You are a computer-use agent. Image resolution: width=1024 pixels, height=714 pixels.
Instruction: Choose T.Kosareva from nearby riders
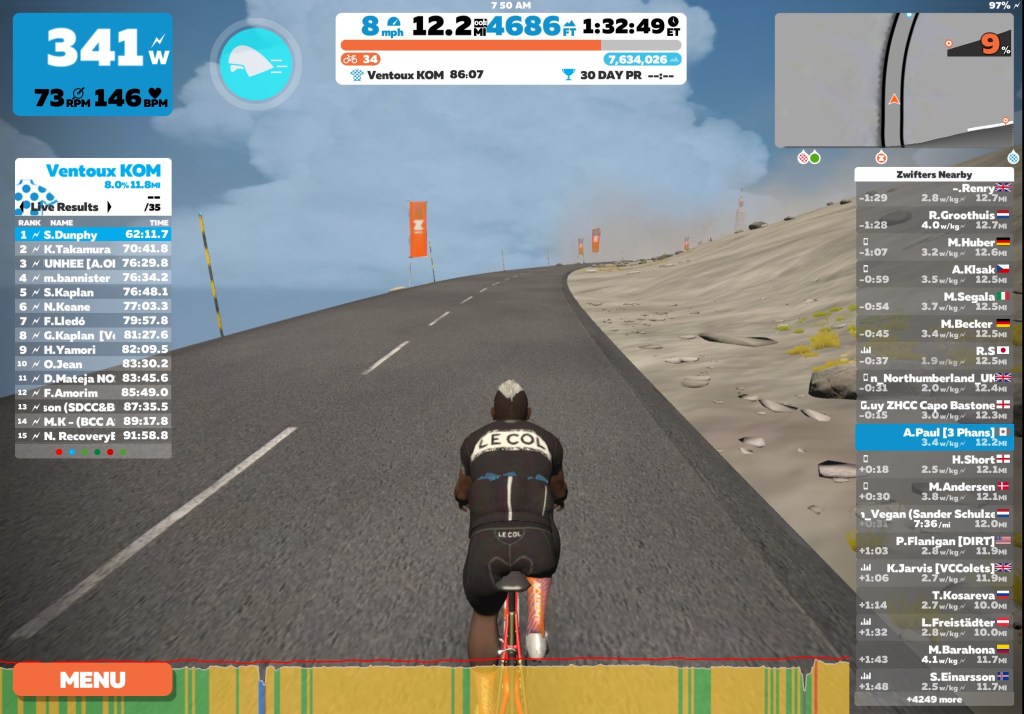(934, 600)
